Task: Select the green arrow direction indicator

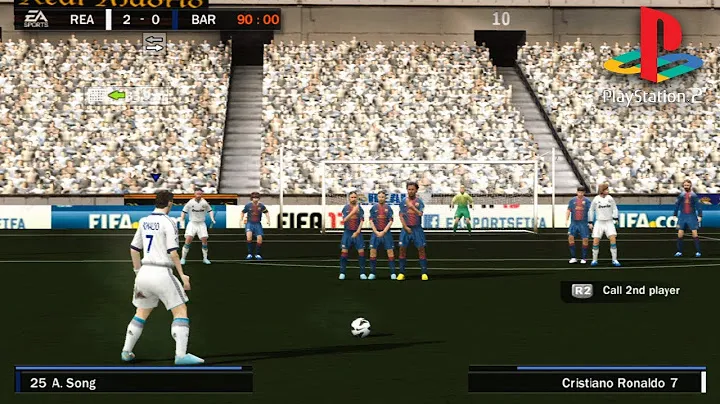Action: pyautogui.click(x=117, y=95)
